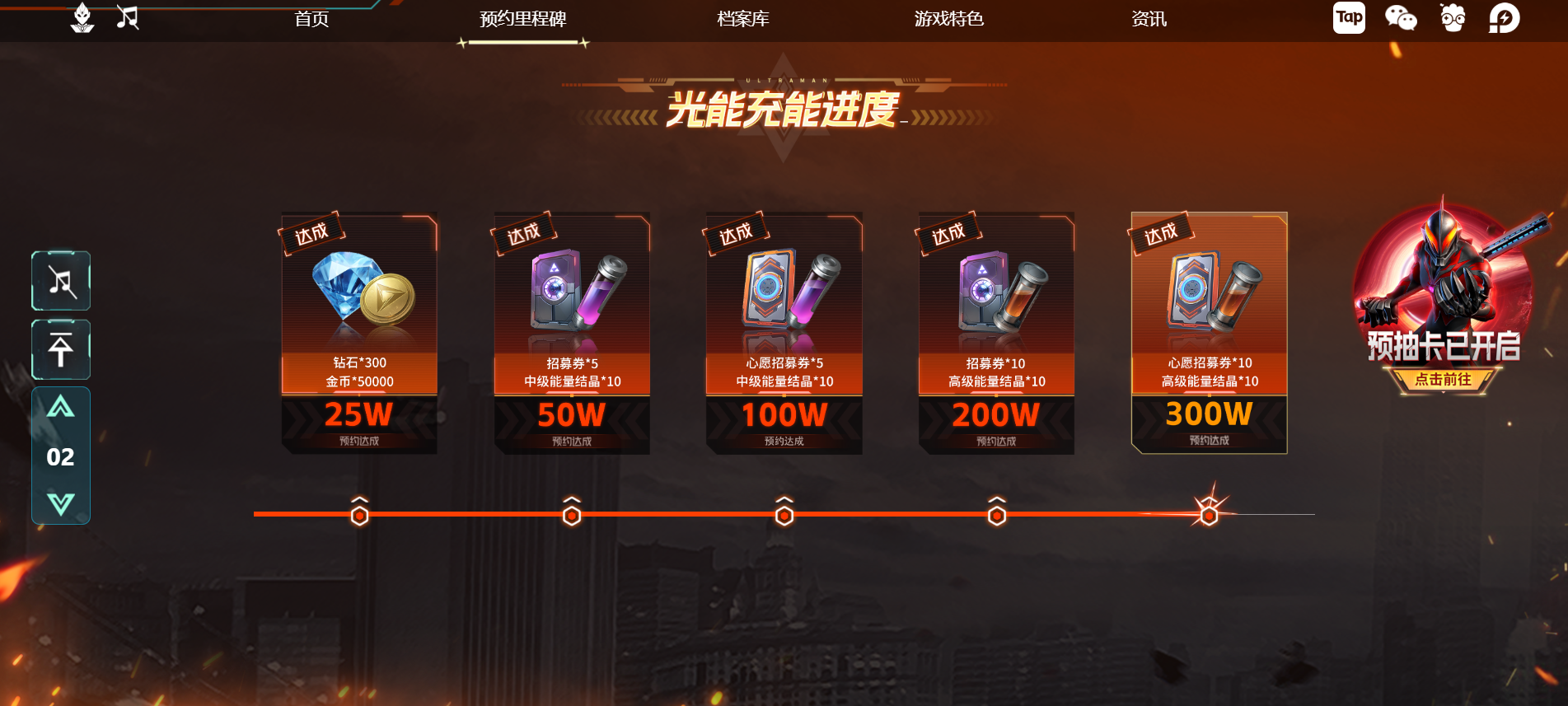Click the Ultraman mask logo icon top left

[82, 16]
